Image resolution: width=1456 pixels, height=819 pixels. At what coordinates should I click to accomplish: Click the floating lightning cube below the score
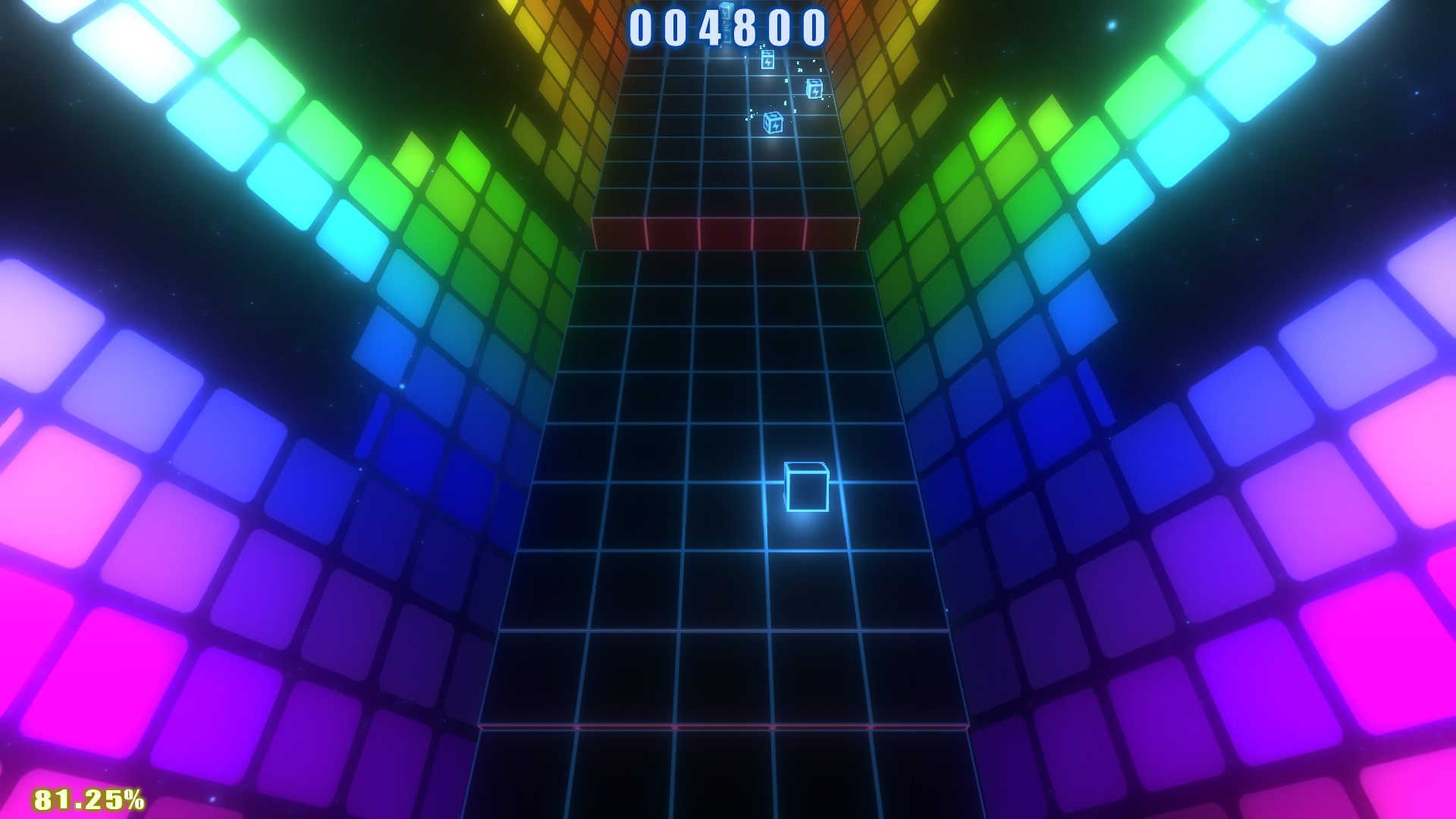[767, 60]
